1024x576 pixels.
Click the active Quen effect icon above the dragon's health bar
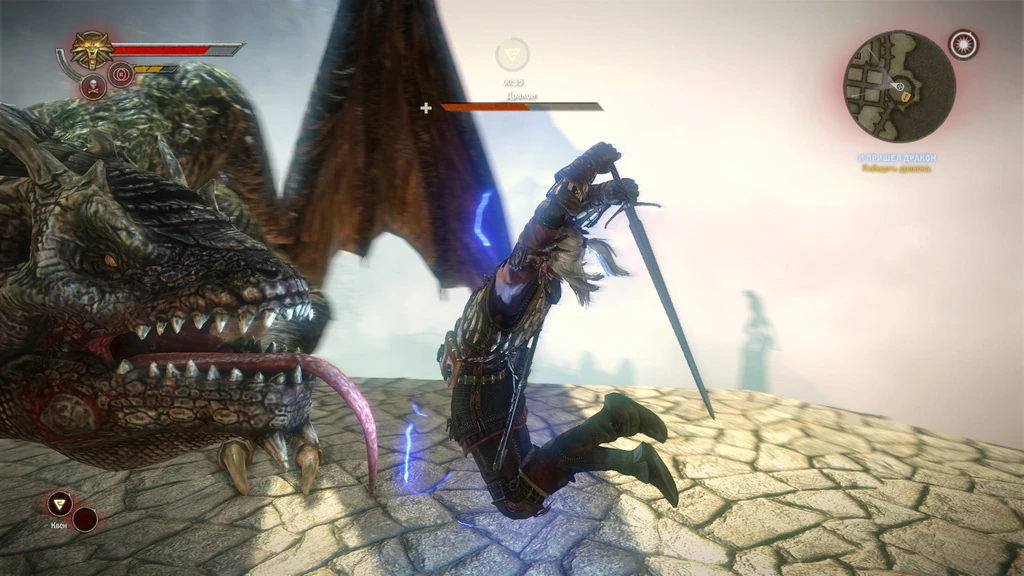pos(512,54)
